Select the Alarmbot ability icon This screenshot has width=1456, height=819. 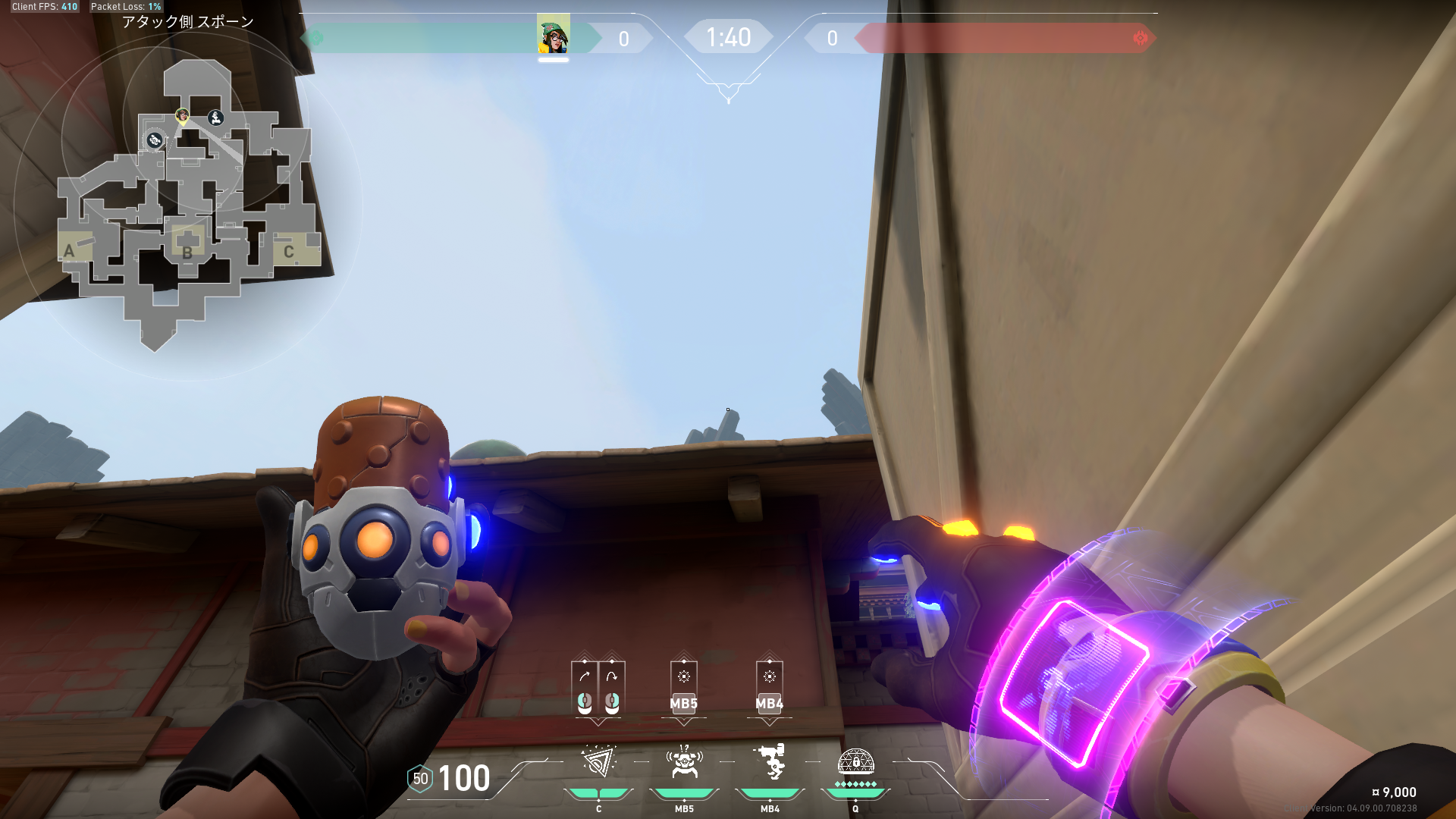(684, 762)
